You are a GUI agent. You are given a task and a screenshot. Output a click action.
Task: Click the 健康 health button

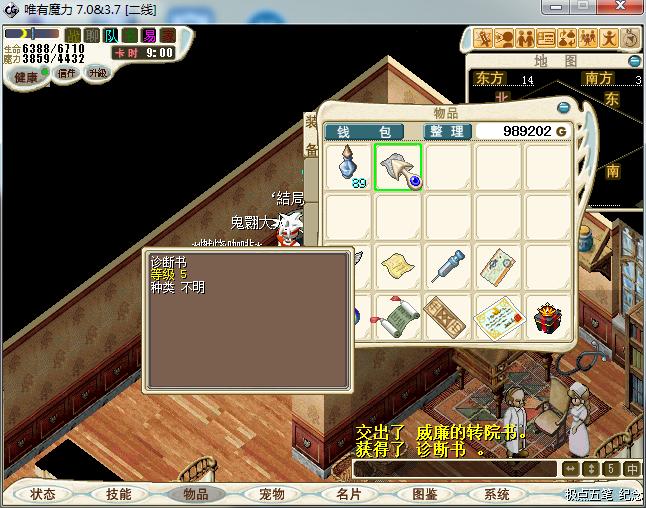[x=26, y=77]
